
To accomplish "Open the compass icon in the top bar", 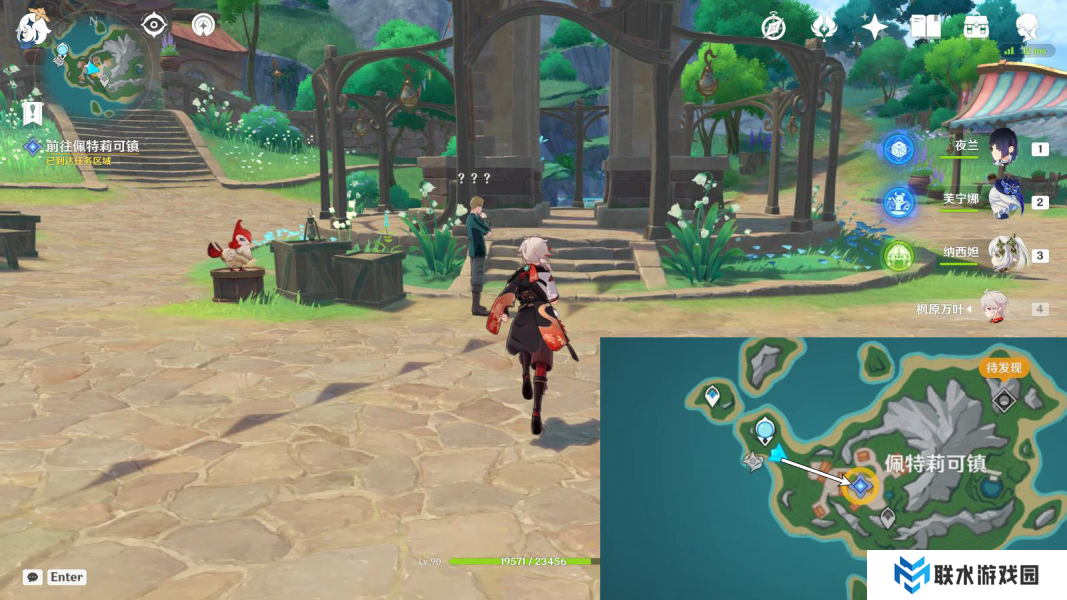I will click(x=773, y=27).
